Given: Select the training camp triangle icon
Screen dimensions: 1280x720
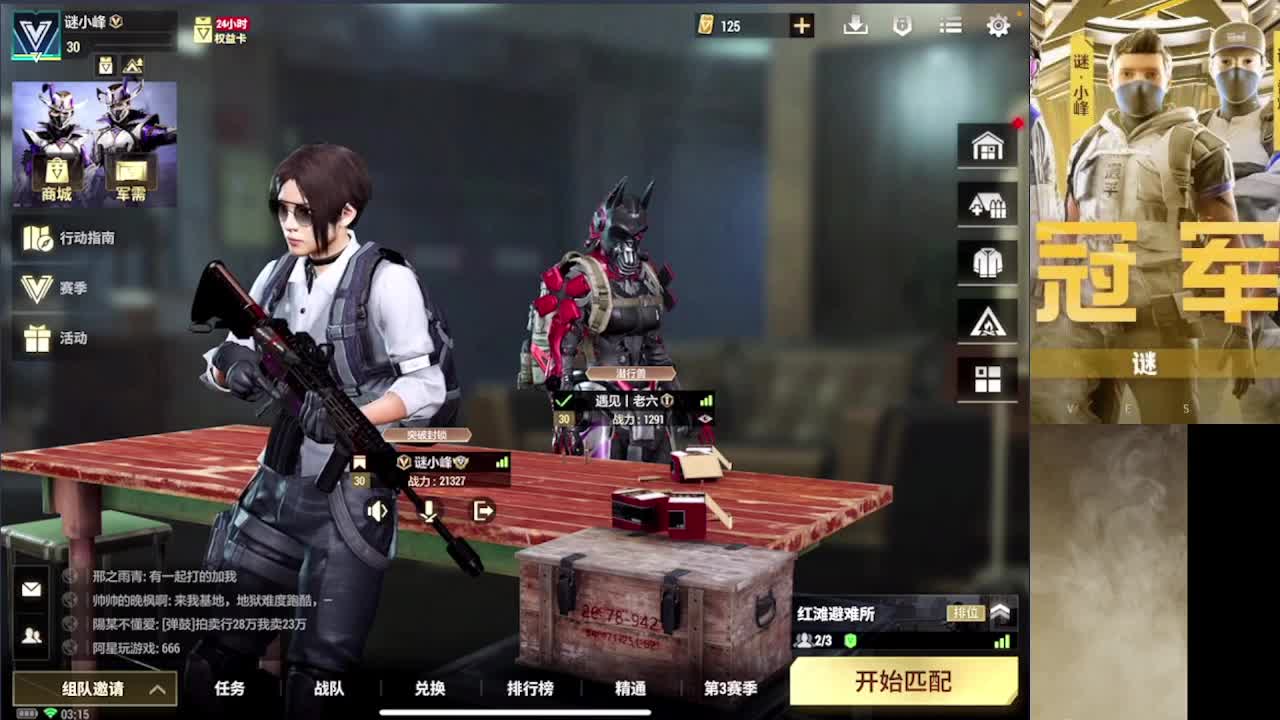Looking at the screenshot, I should click(987, 320).
